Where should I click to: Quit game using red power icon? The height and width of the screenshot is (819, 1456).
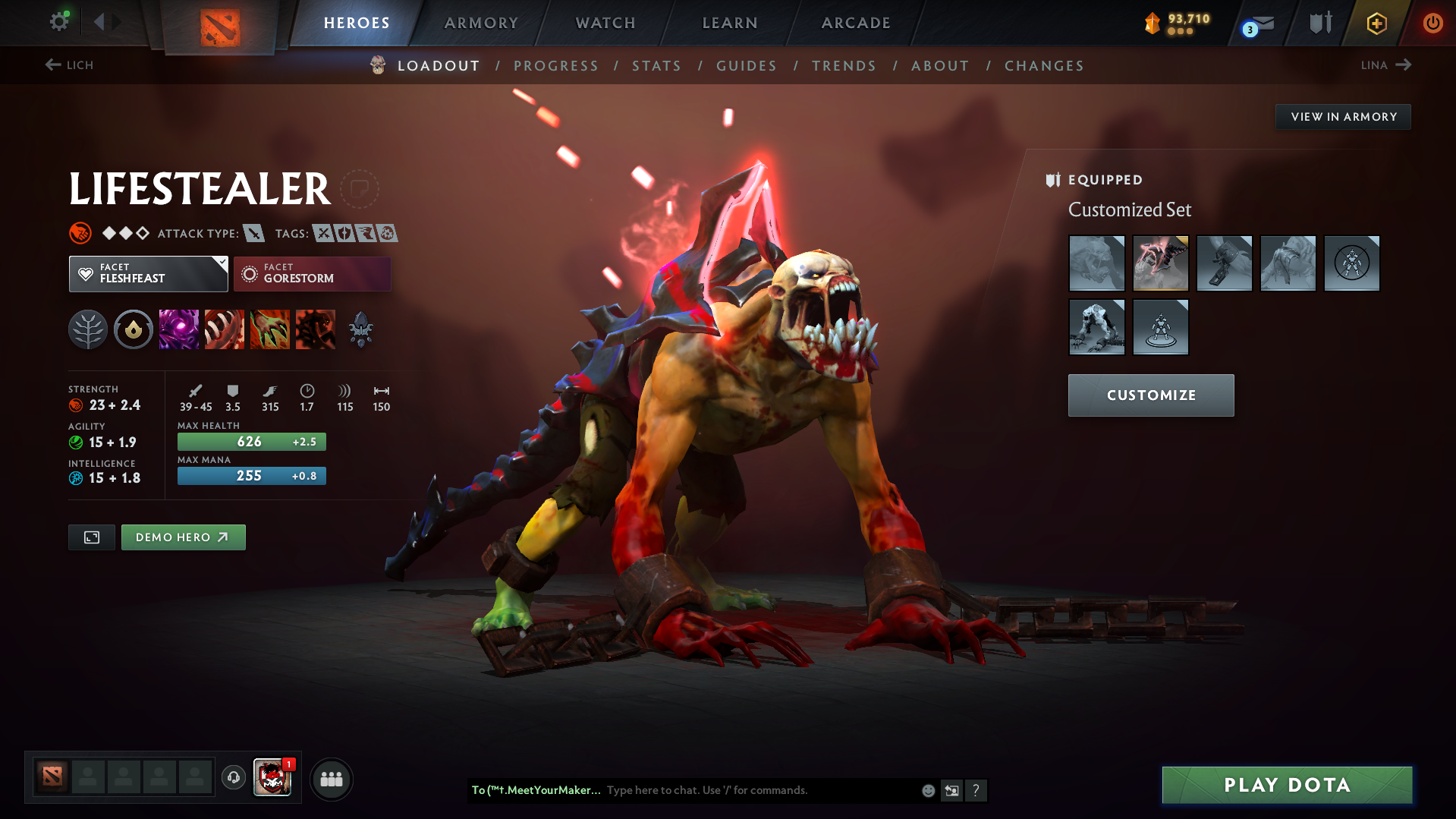point(1432,23)
